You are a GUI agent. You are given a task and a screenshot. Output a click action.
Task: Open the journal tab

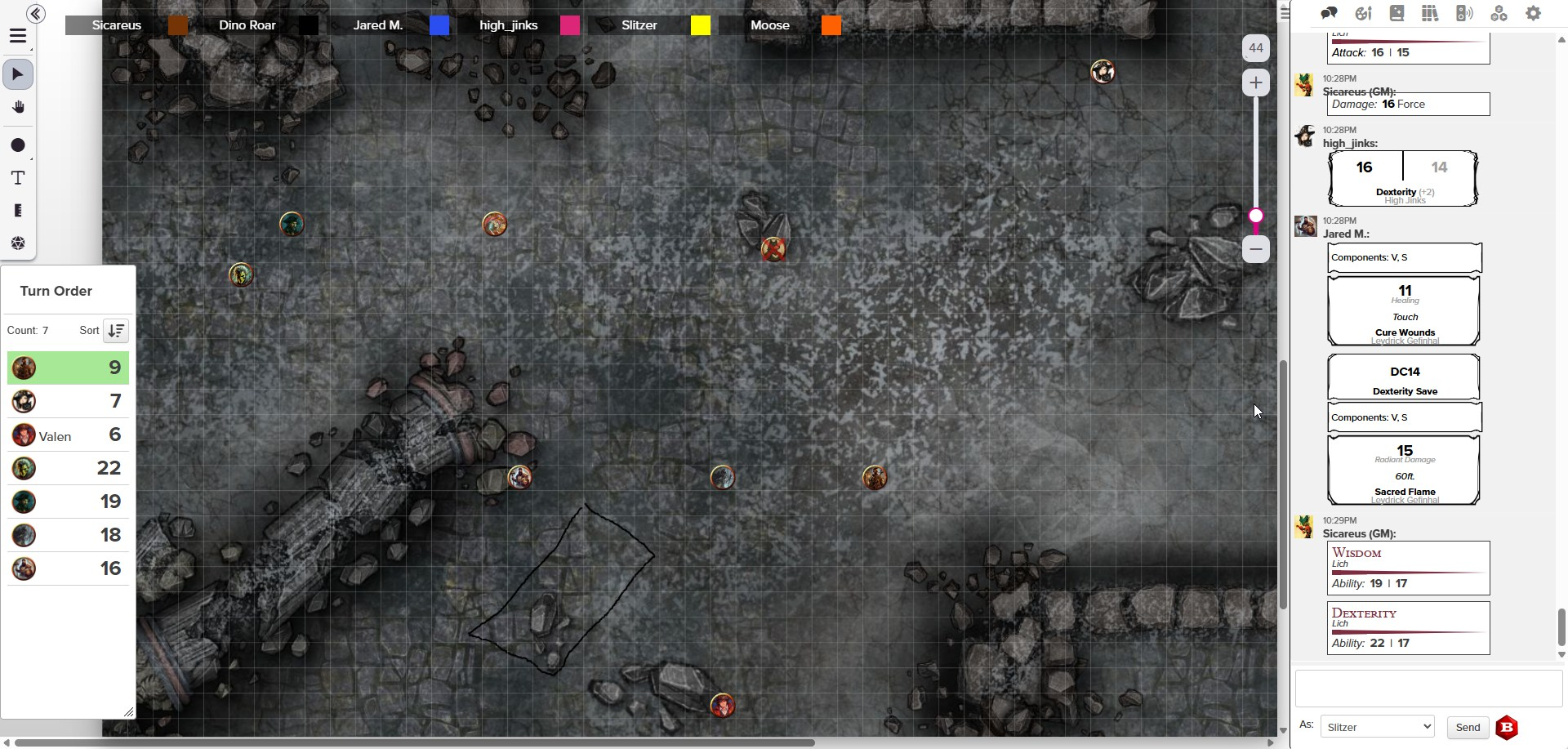(x=1396, y=13)
